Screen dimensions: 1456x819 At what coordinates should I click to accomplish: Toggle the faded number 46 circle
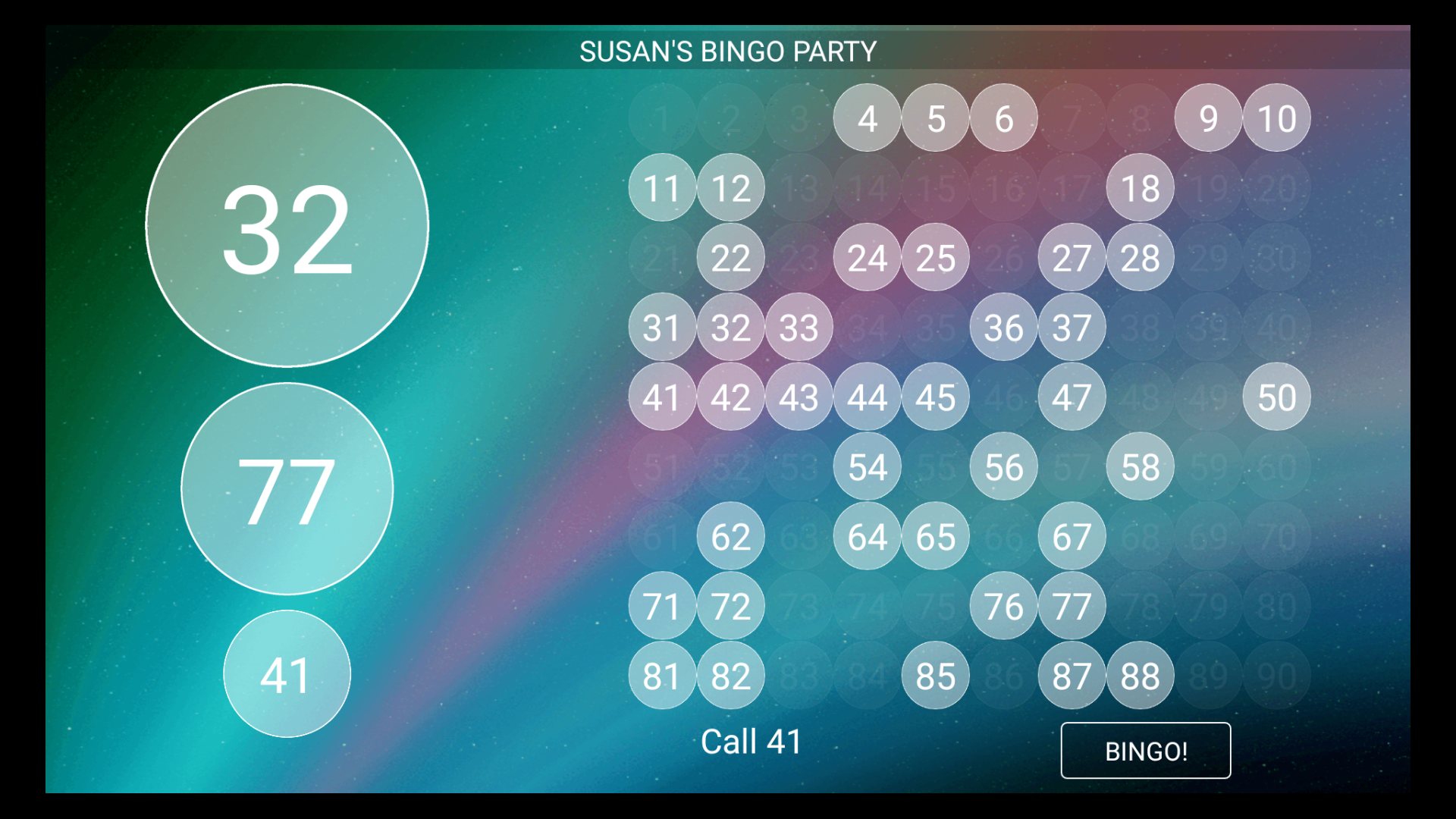[x=1003, y=397]
